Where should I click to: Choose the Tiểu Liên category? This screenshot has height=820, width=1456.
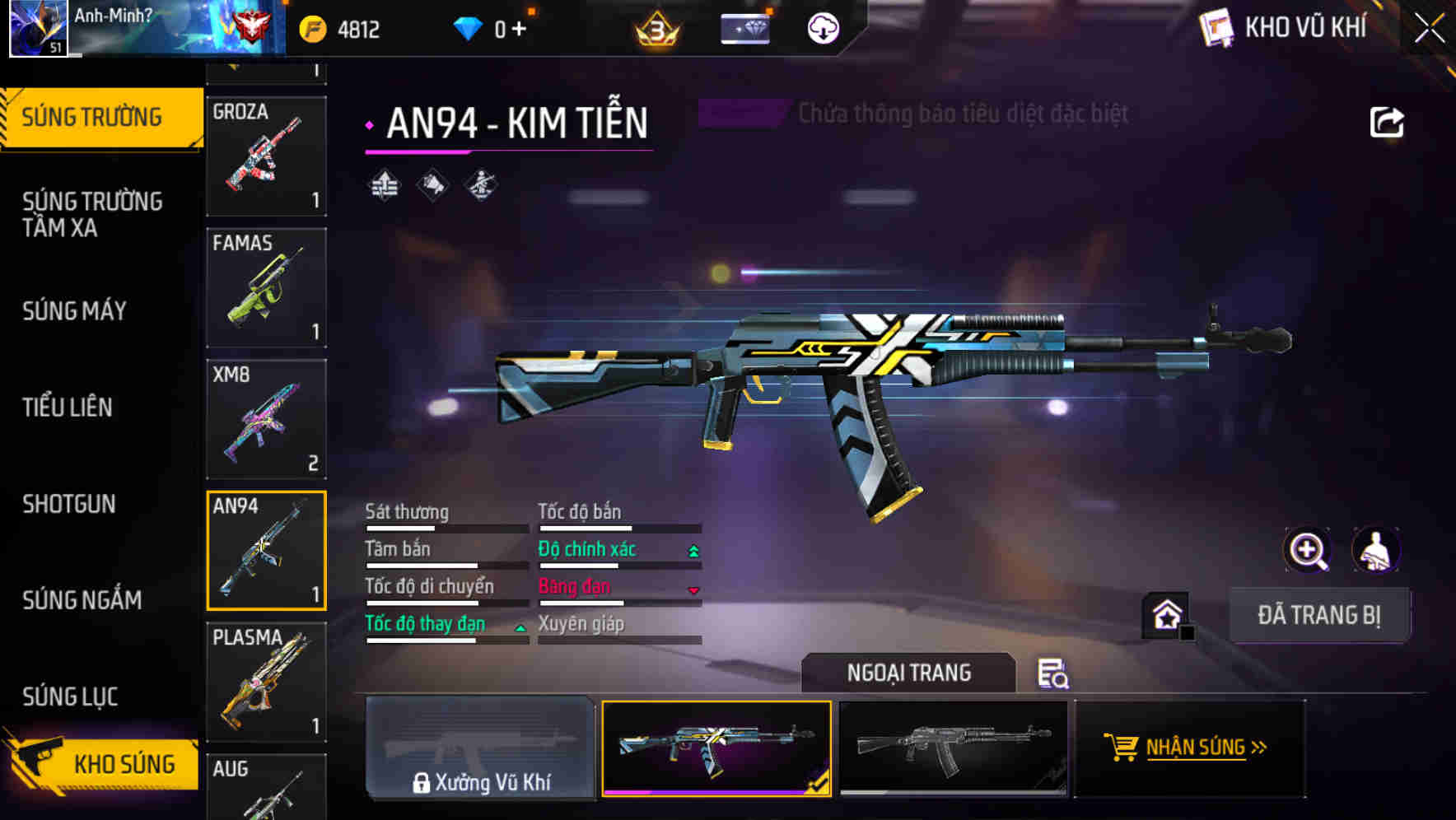[x=68, y=407]
